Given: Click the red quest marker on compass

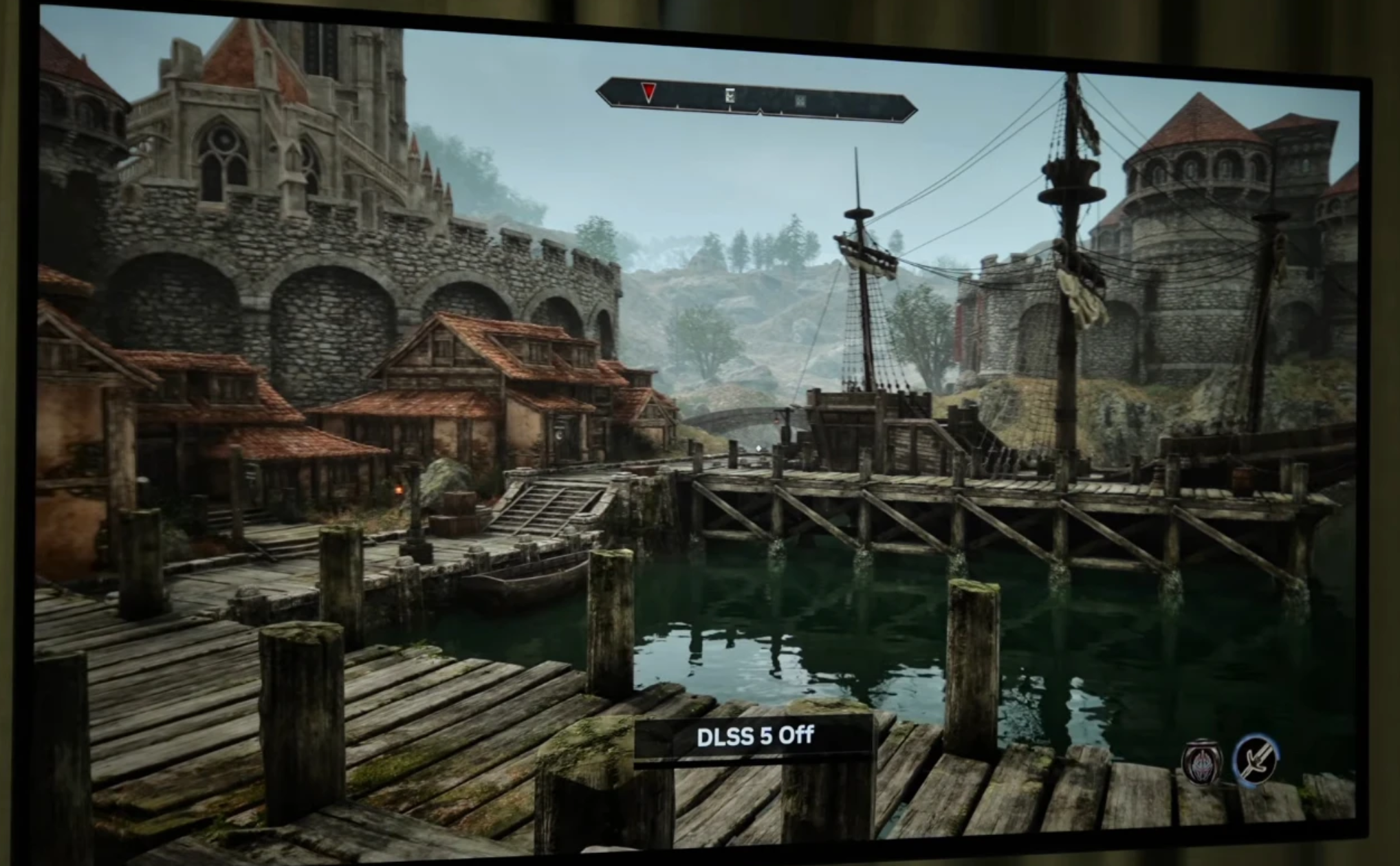Looking at the screenshot, I should 648,91.
